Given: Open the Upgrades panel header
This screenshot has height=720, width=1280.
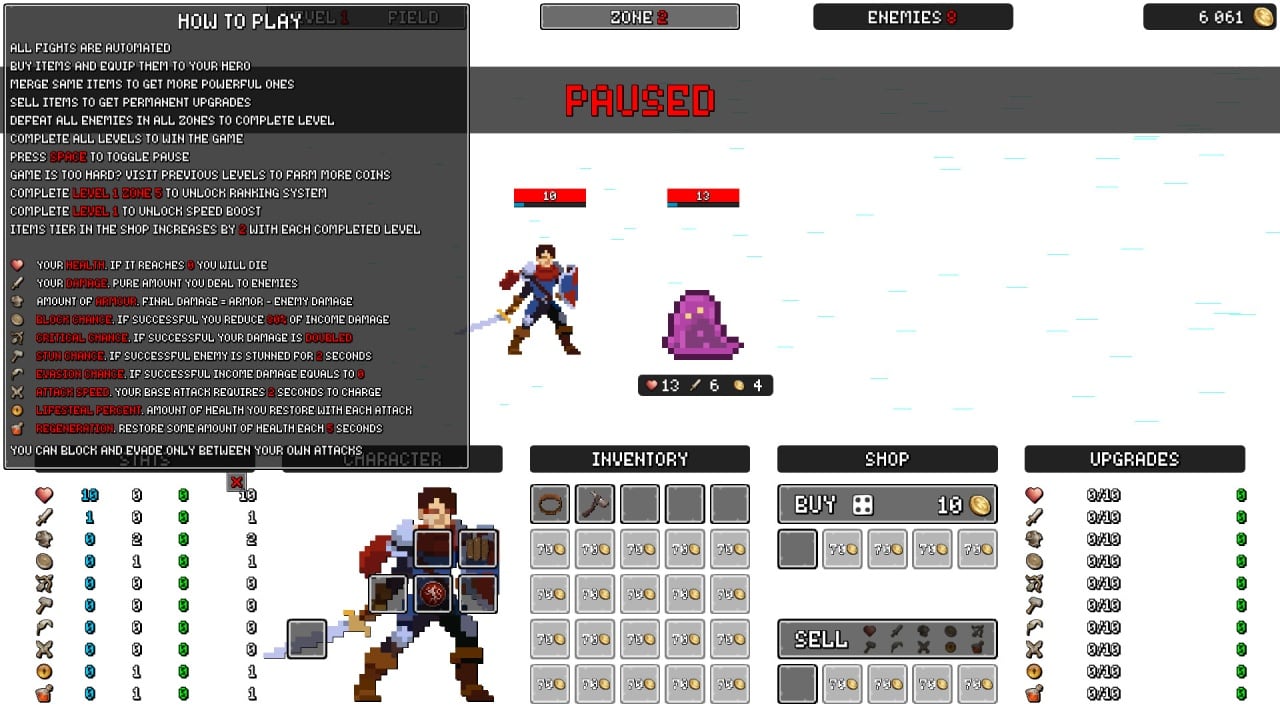Looking at the screenshot, I should pos(1134,459).
